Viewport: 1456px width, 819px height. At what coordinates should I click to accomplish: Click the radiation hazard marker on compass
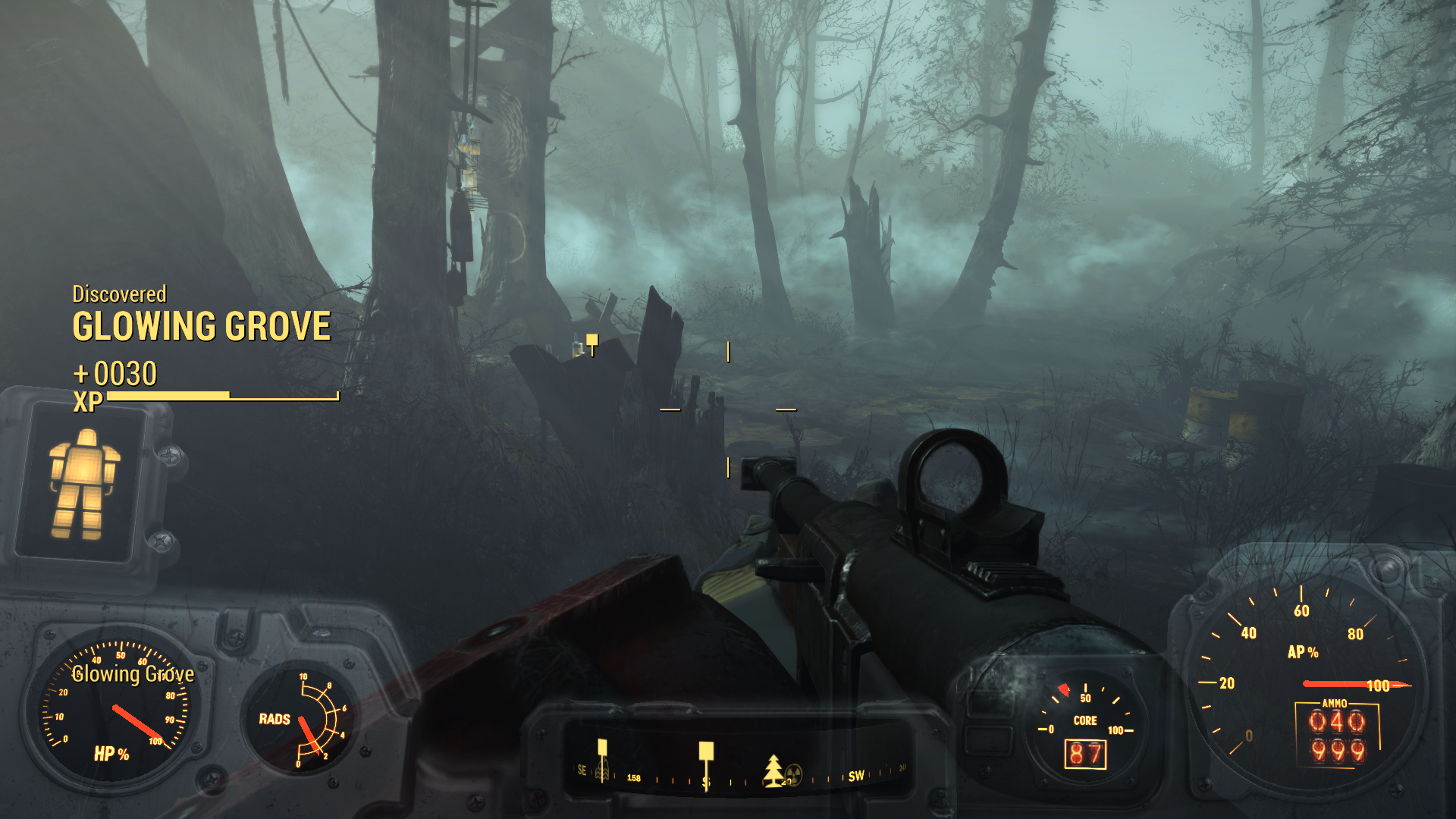point(793,773)
